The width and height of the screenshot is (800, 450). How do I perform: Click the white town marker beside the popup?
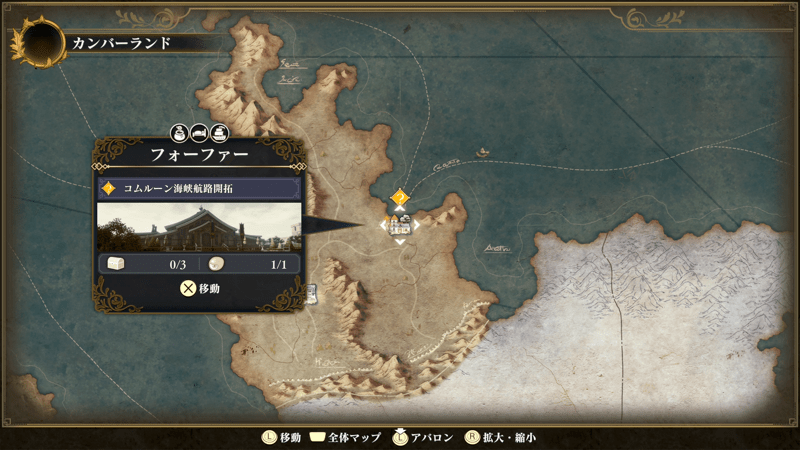pos(312,292)
